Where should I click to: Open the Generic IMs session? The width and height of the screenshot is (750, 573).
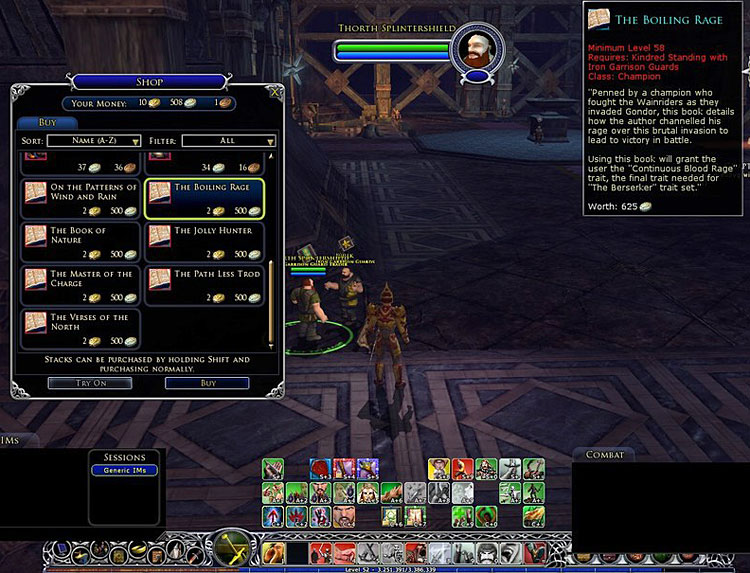tap(124, 470)
